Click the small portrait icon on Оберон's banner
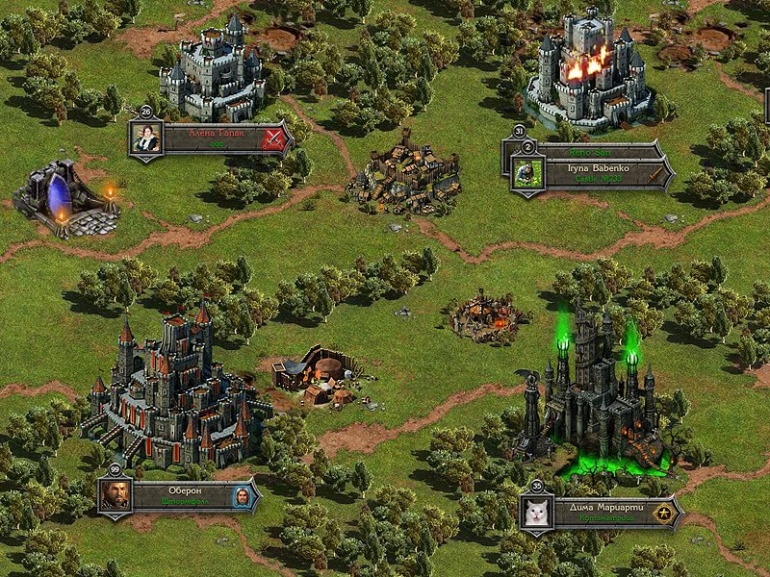 tap(241, 496)
